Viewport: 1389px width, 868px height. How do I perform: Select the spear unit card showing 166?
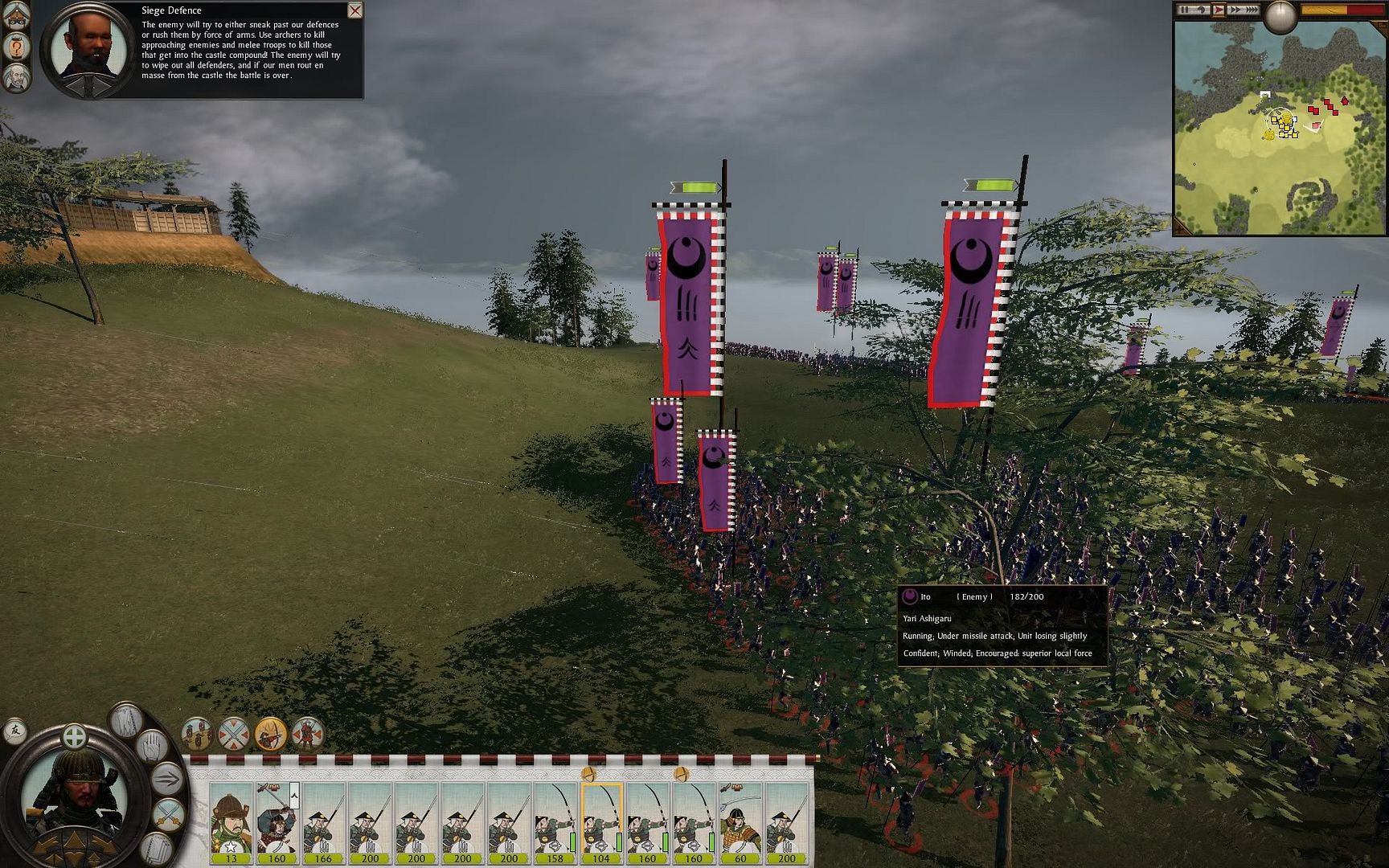pyautogui.click(x=323, y=821)
